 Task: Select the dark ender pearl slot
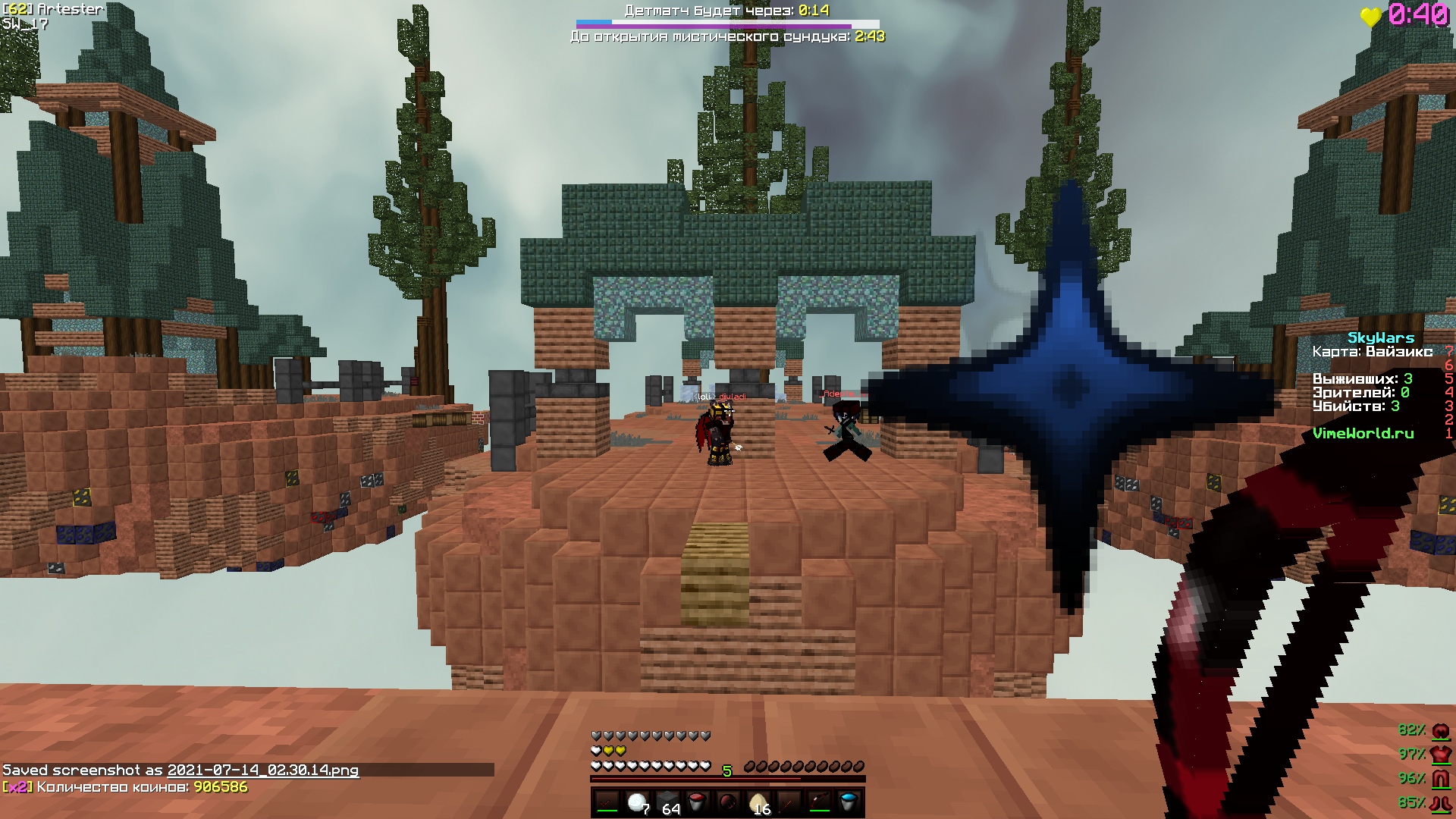pos(728,803)
